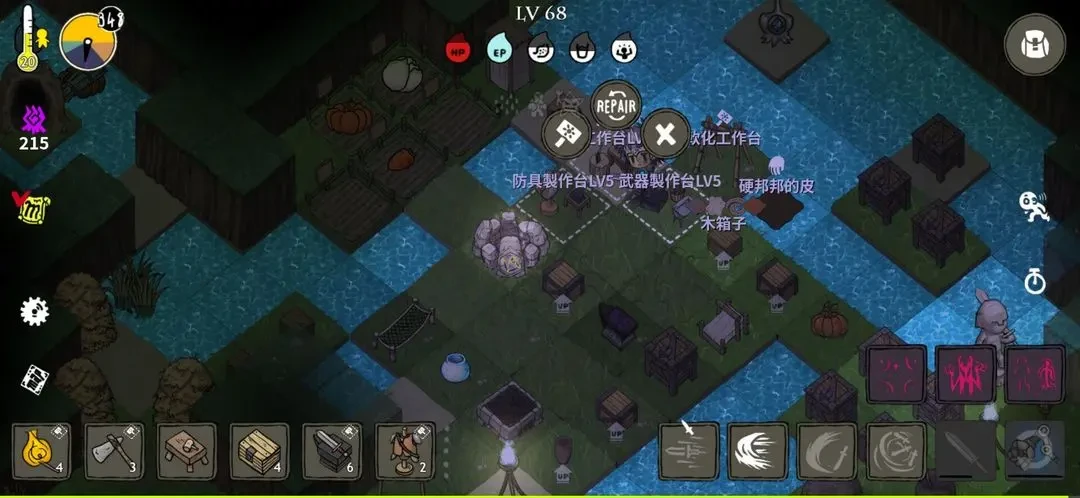Viewport: 1080px width, 498px height.
Task: Choose the hammer build action button
Action: (x=566, y=134)
